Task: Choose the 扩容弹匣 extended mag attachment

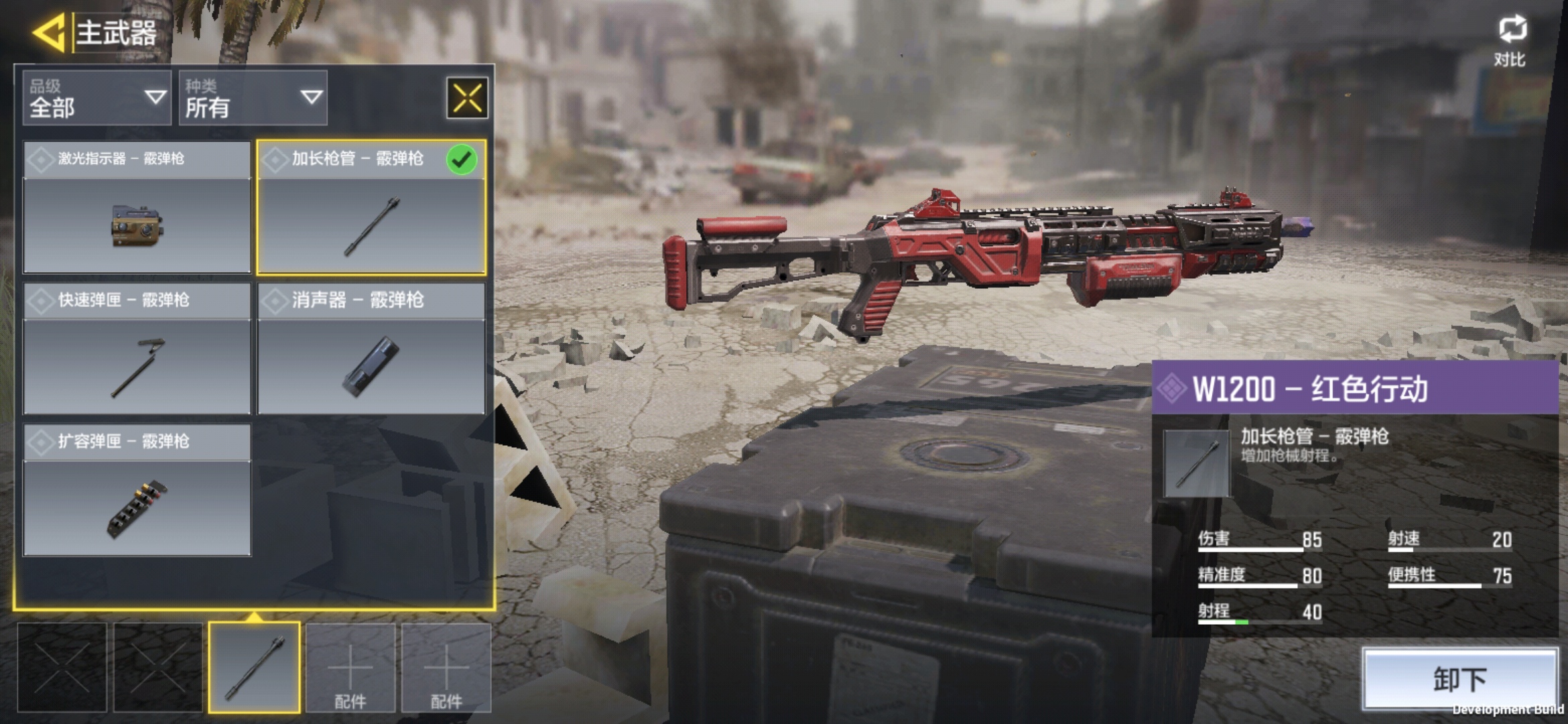Action: point(137,490)
